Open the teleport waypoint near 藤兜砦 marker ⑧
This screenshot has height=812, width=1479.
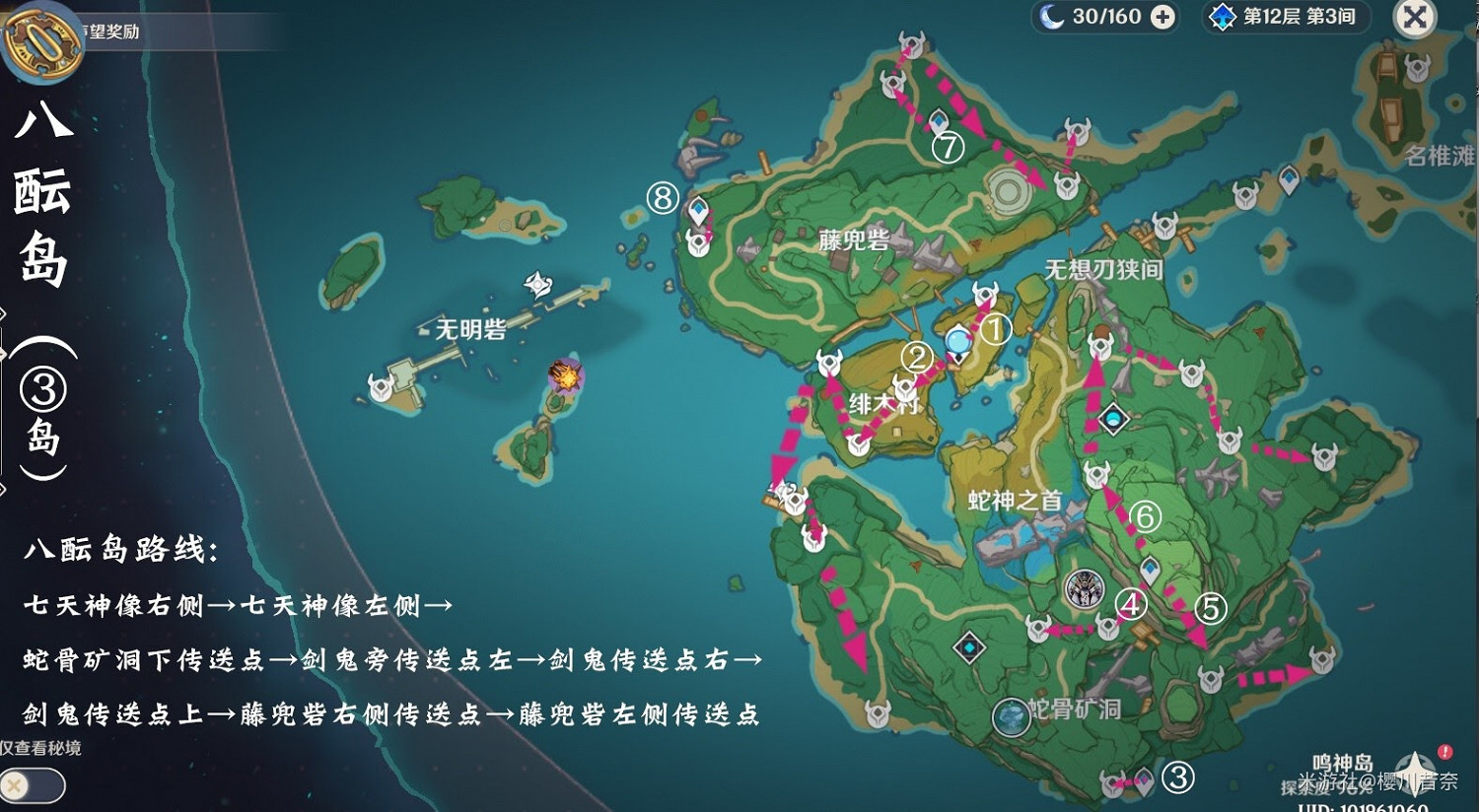(x=697, y=210)
